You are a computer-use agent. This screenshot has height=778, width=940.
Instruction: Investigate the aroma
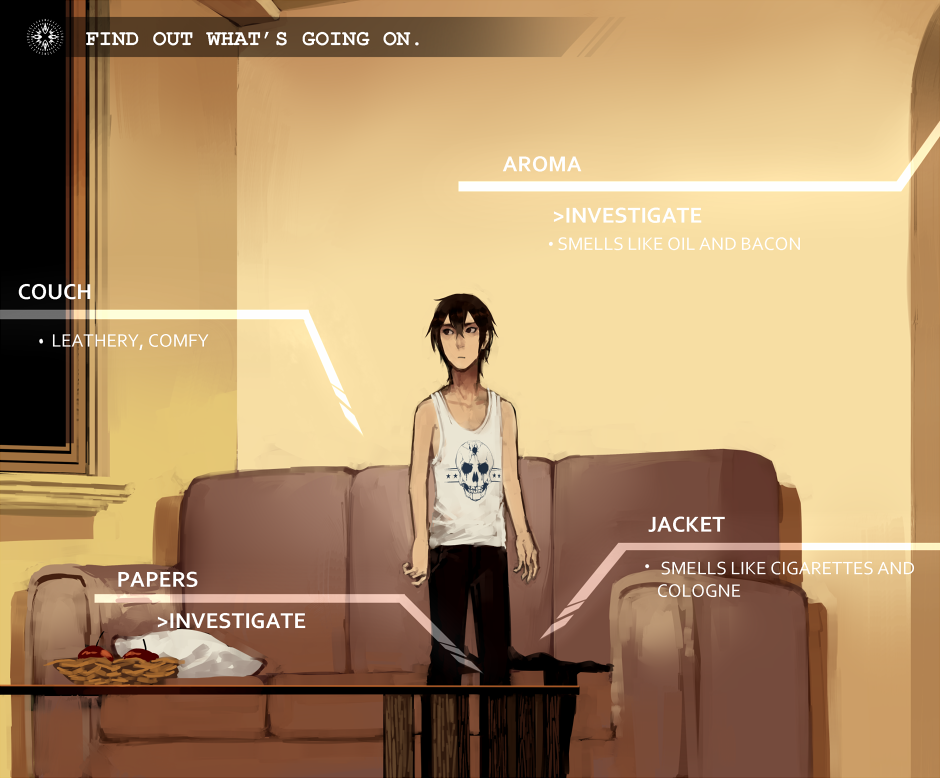(x=627, y=215)
